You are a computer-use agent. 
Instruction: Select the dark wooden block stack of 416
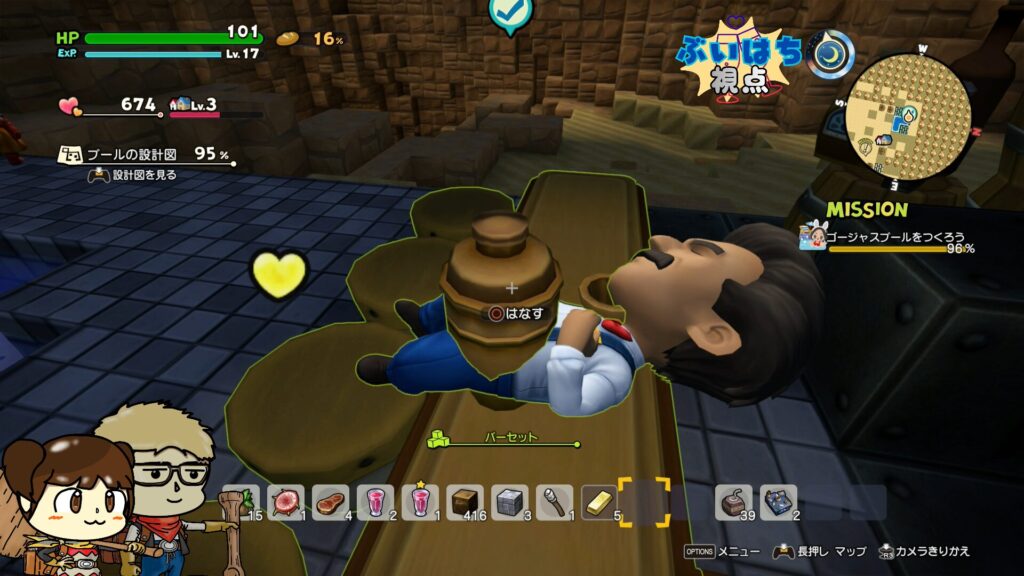tap(466, 501)
